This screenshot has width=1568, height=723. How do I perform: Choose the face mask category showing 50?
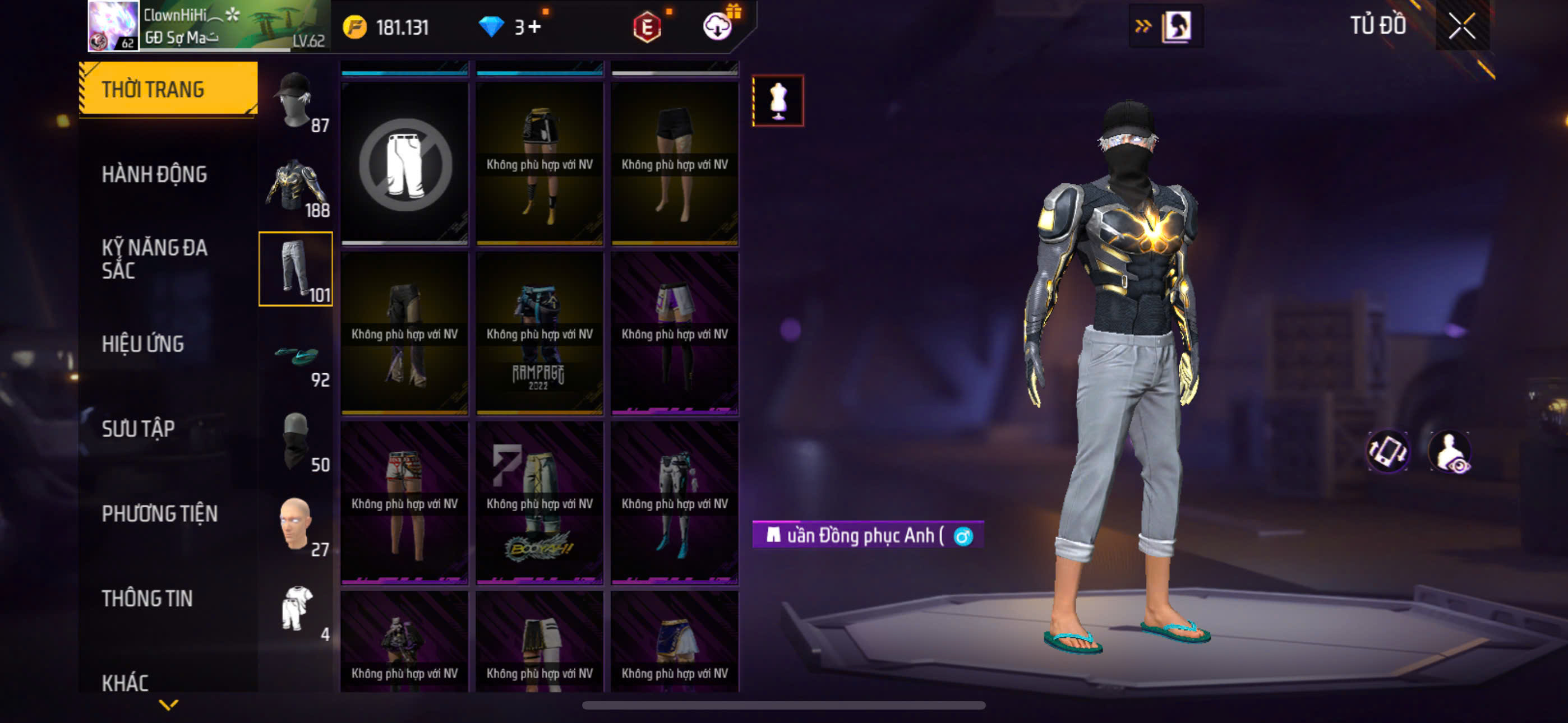click(297, 441)
